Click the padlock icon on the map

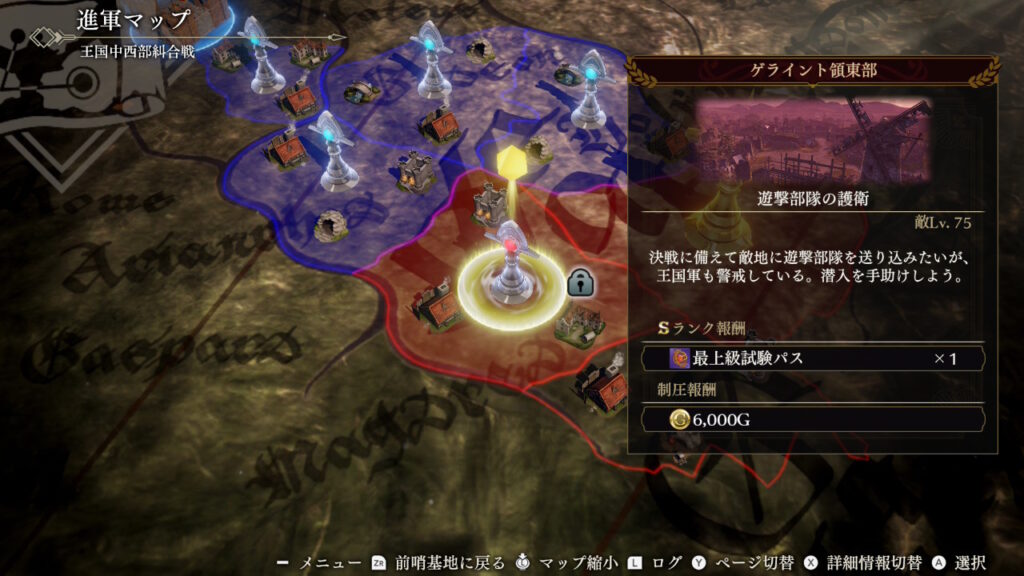[581, 283]
